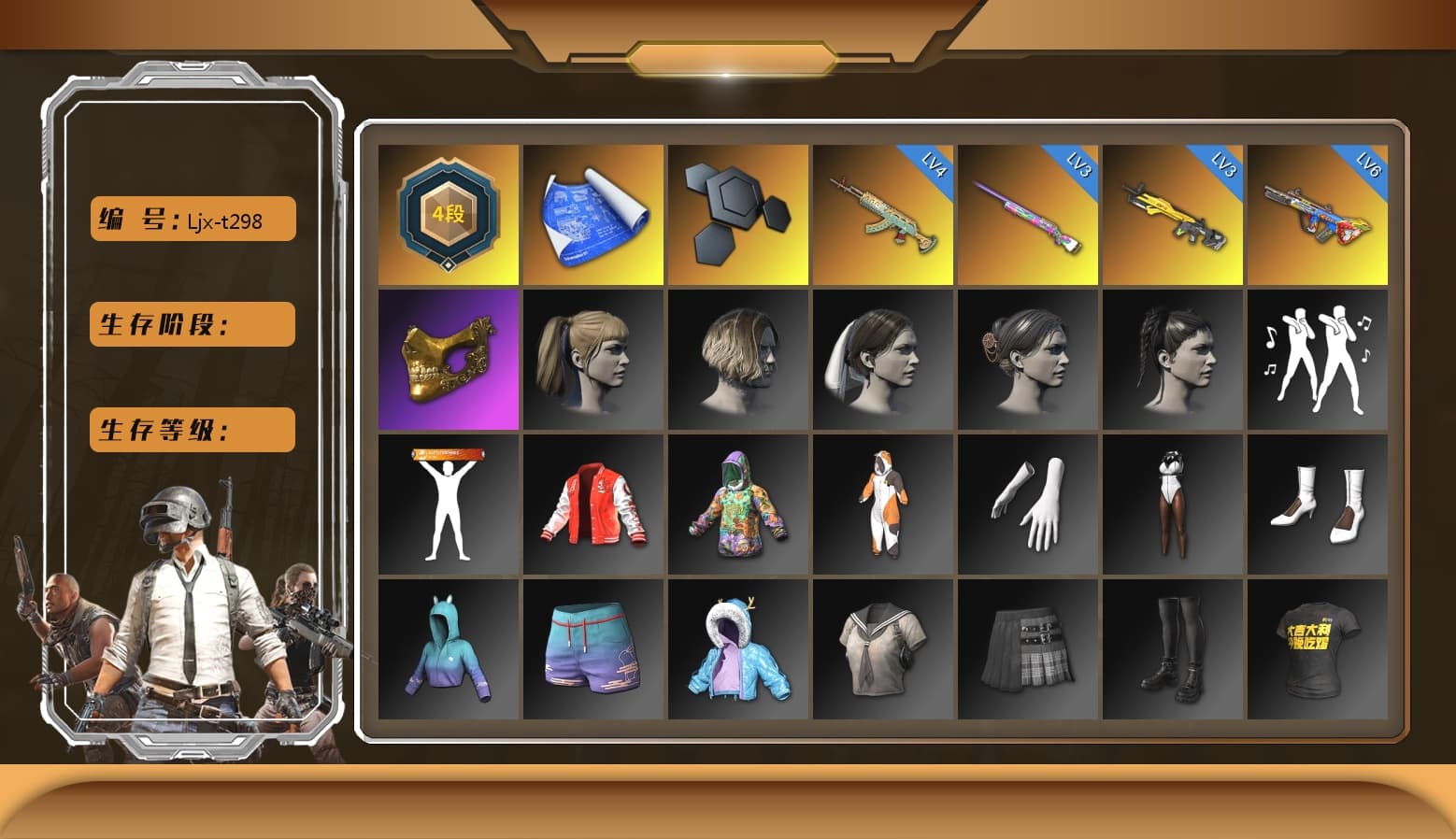This screenshot has width=1456, height=839.
Task: Select the 4段 rank badge emblem
Action: [x=447, y=213]
